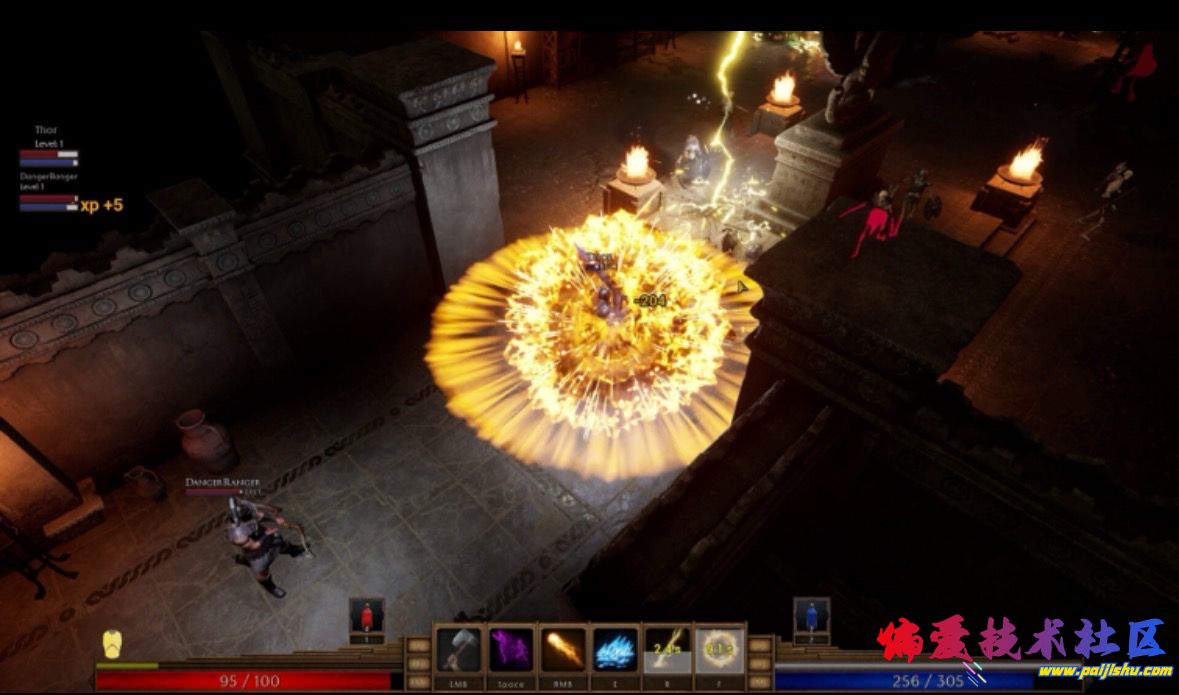The height and width of the screenshot is (695, 1179).
Task: Activate the purple shadow dash ability
Action: 511,650
